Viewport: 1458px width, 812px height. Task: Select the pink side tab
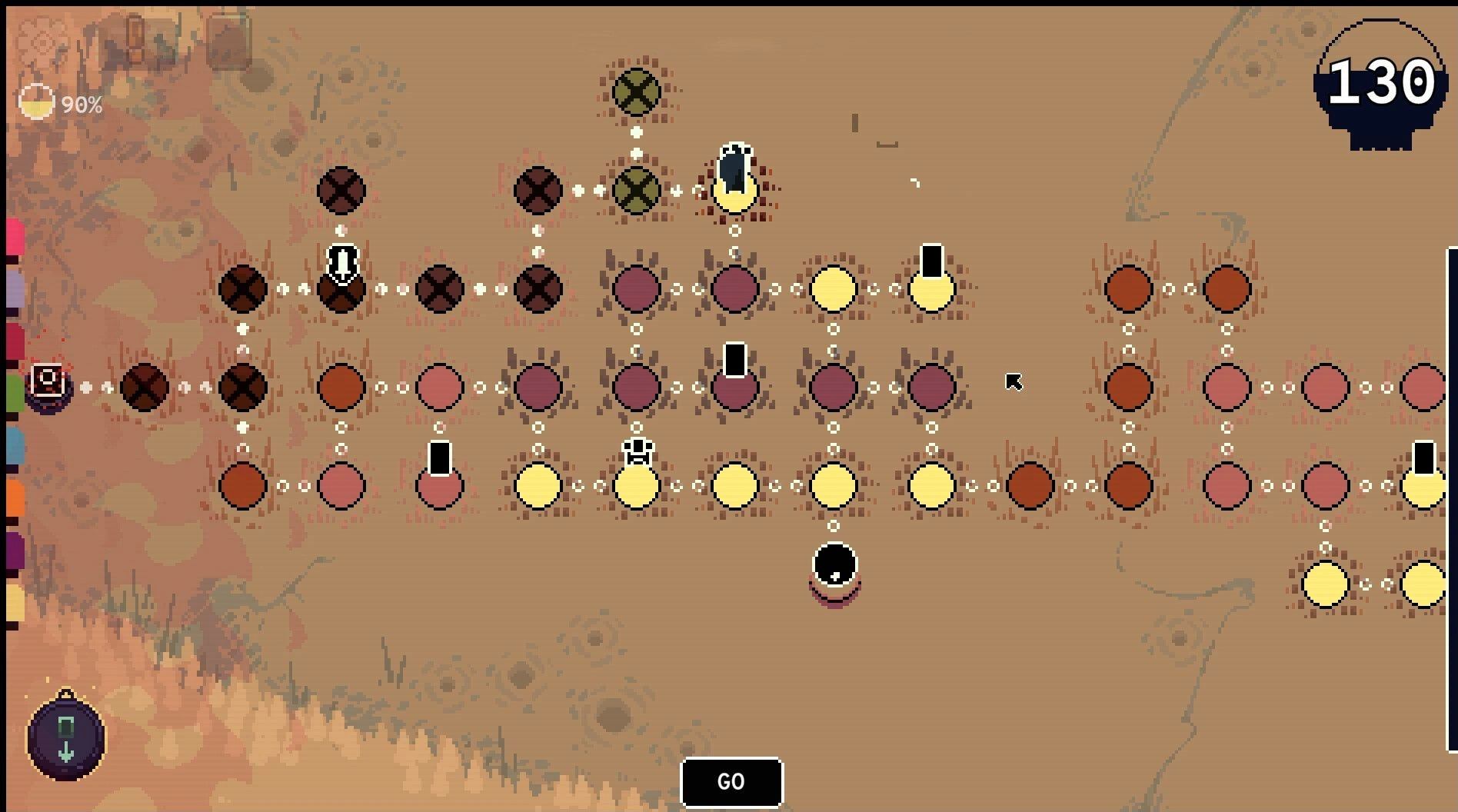click(15, 237)
